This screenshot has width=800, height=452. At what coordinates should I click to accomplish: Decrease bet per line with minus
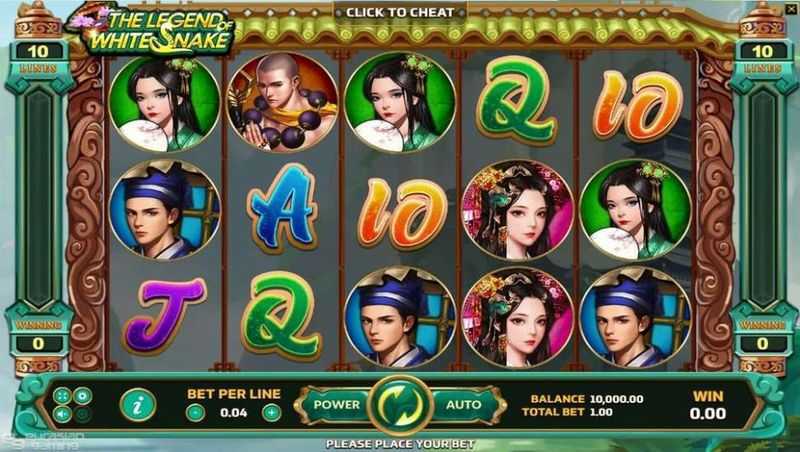tap(196, 412)
